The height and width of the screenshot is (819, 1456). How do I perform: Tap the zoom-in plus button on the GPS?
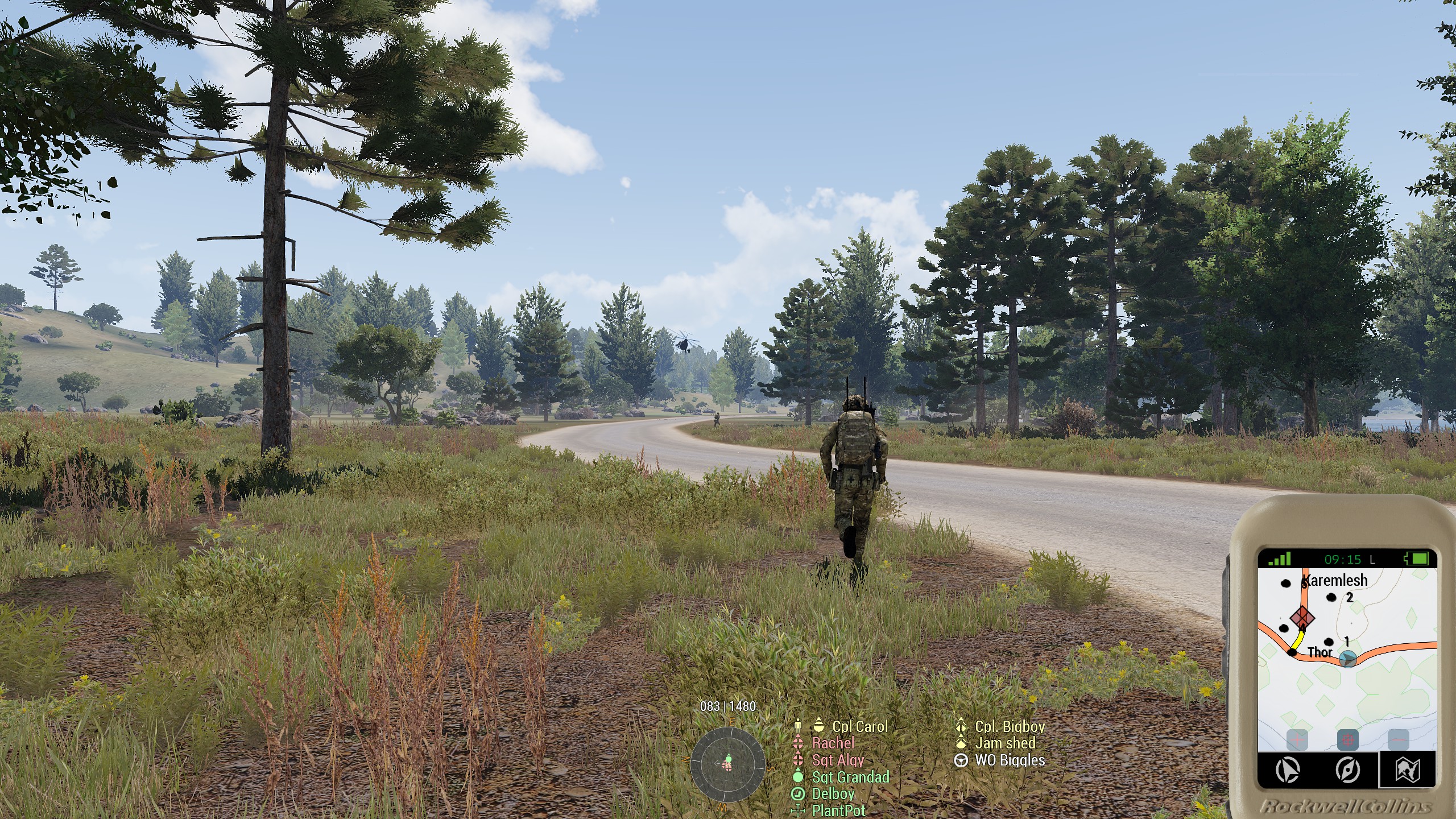(1297, 741)
